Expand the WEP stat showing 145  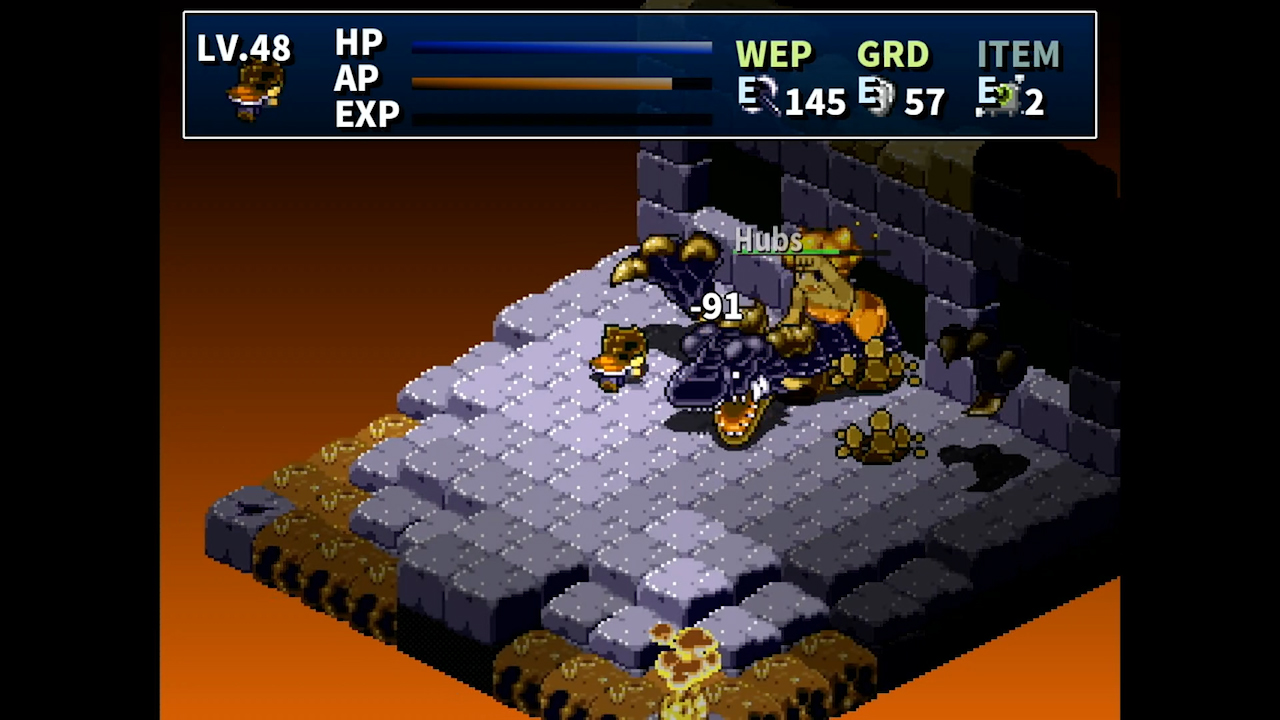click(816, 101)
